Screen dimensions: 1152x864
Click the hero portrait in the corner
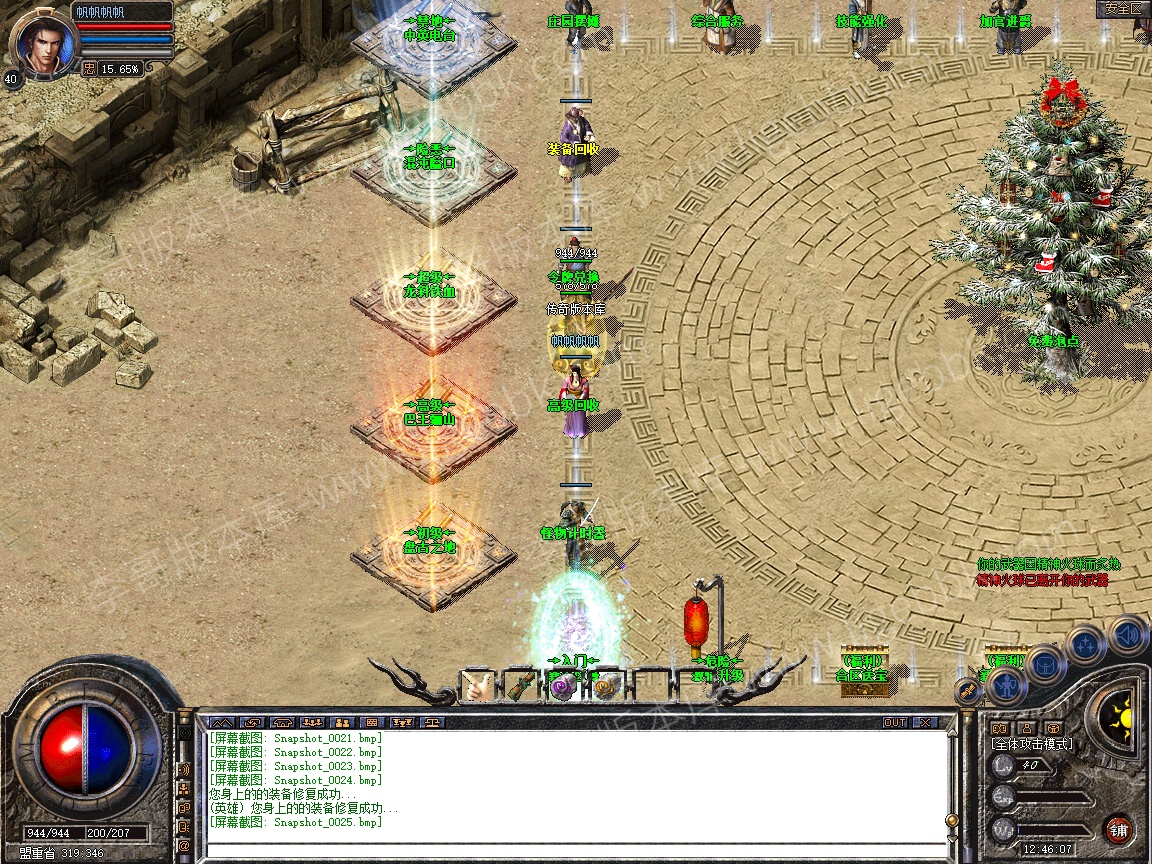[x=43, y=40]
